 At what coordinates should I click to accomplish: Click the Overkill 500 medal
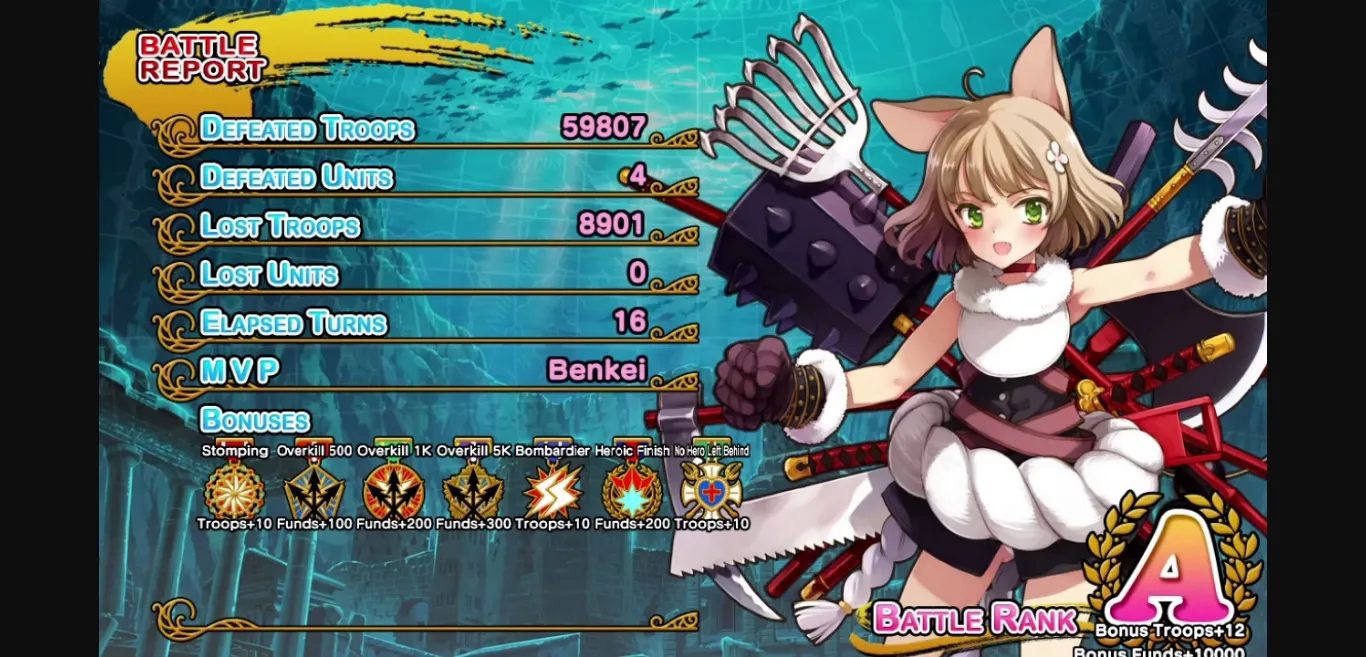[x=314, y=490]
